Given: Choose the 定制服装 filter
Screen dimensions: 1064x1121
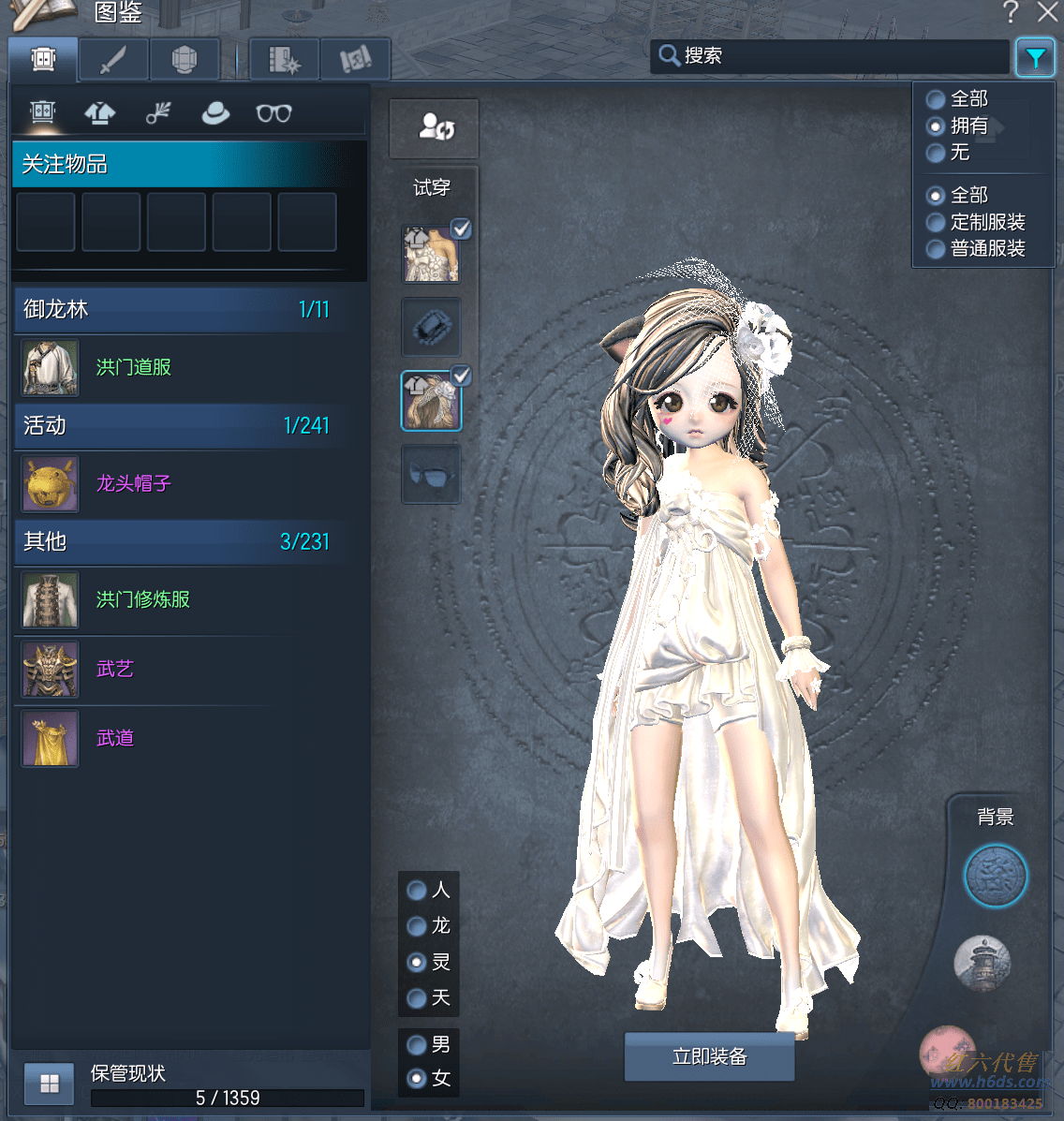Looking at the screenshot, I should [x=936, y=223].
